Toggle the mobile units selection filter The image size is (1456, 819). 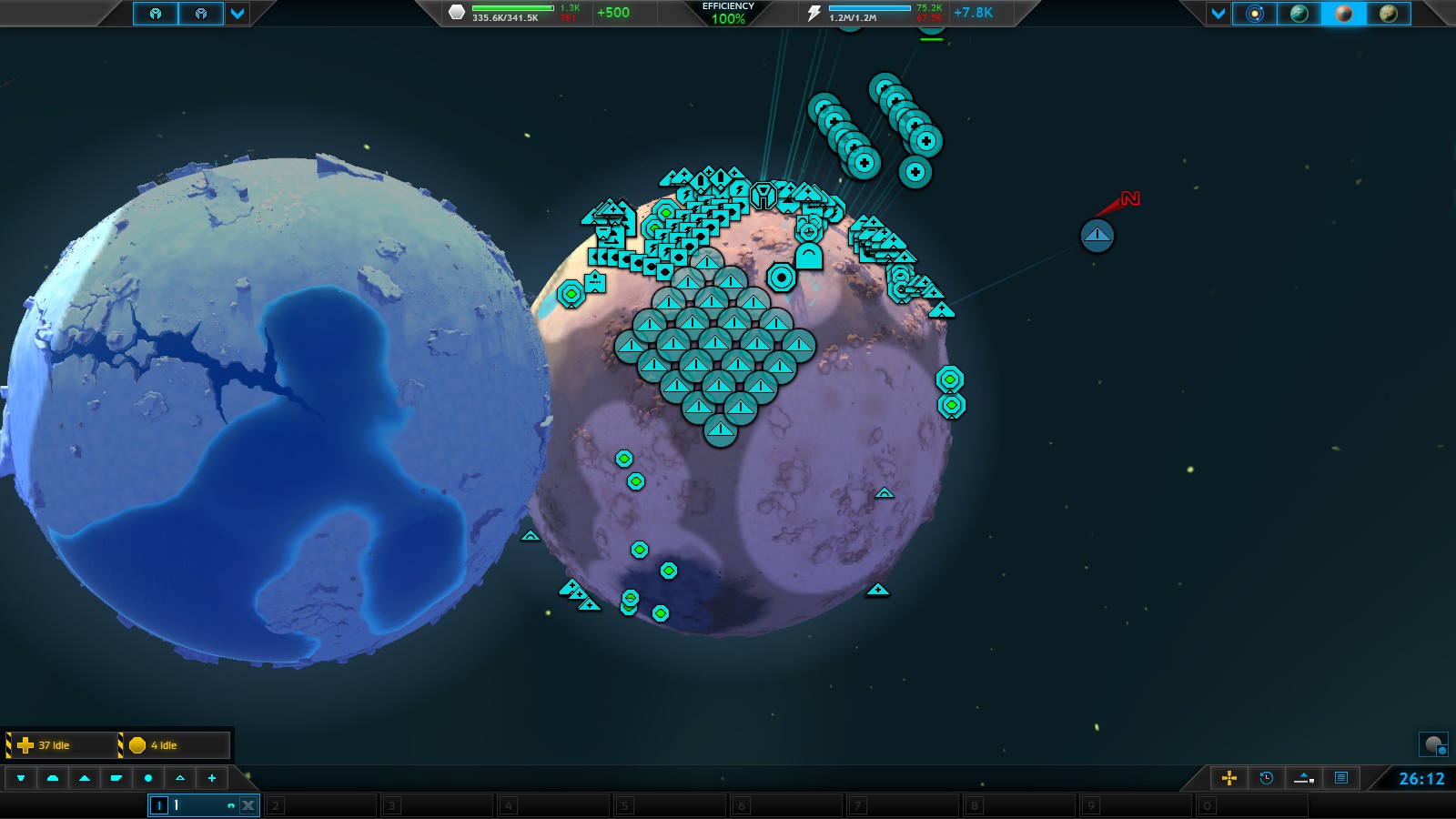pos(85,779)
